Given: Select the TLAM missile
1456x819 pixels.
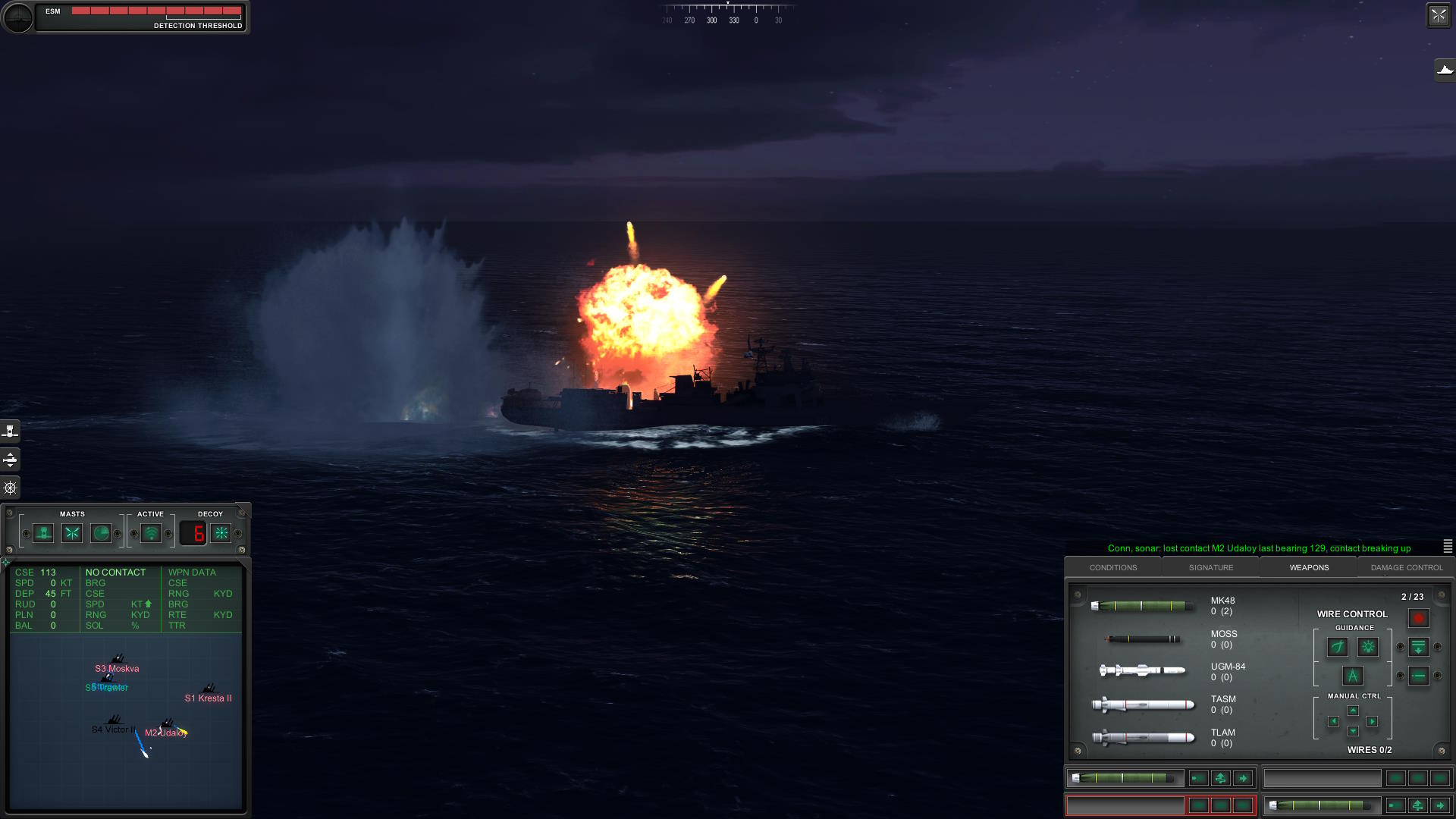Looking at the screenshot, I should 1142,737.
